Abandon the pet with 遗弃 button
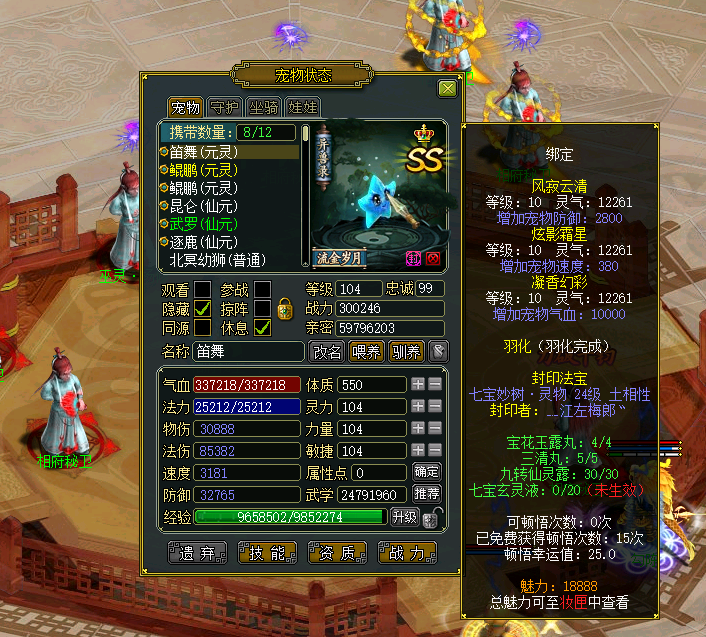The height and width of the screenshot is (637, 706). (197, 553)
